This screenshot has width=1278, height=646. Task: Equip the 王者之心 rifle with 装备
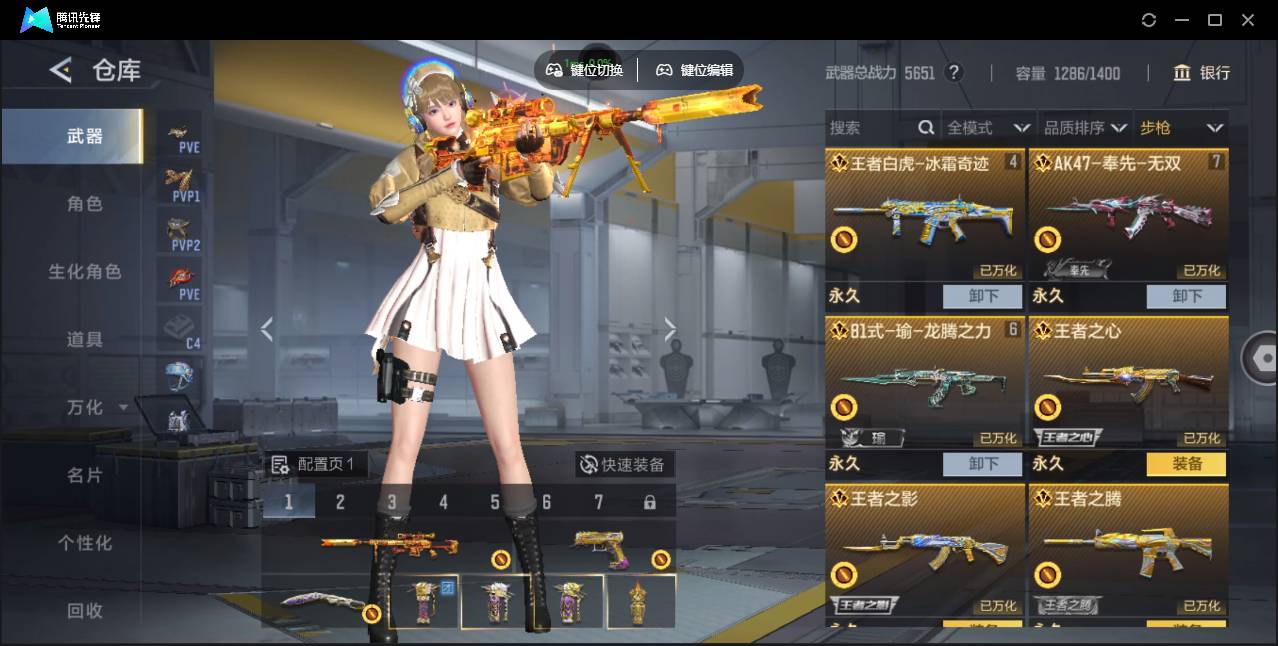(1186, 464)
